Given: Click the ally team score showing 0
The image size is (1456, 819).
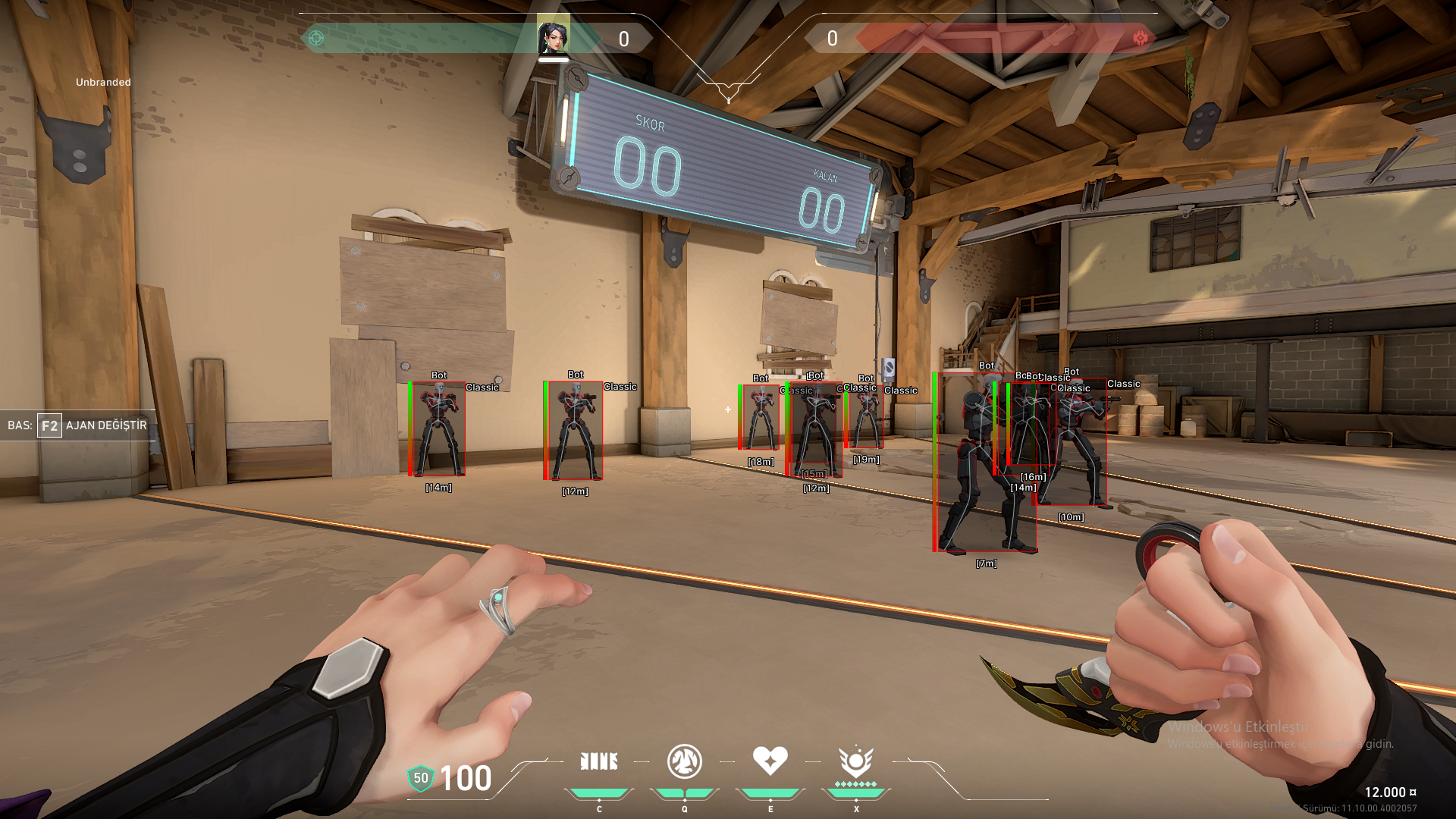Looking at the screenshot, I should click(623, 39).
